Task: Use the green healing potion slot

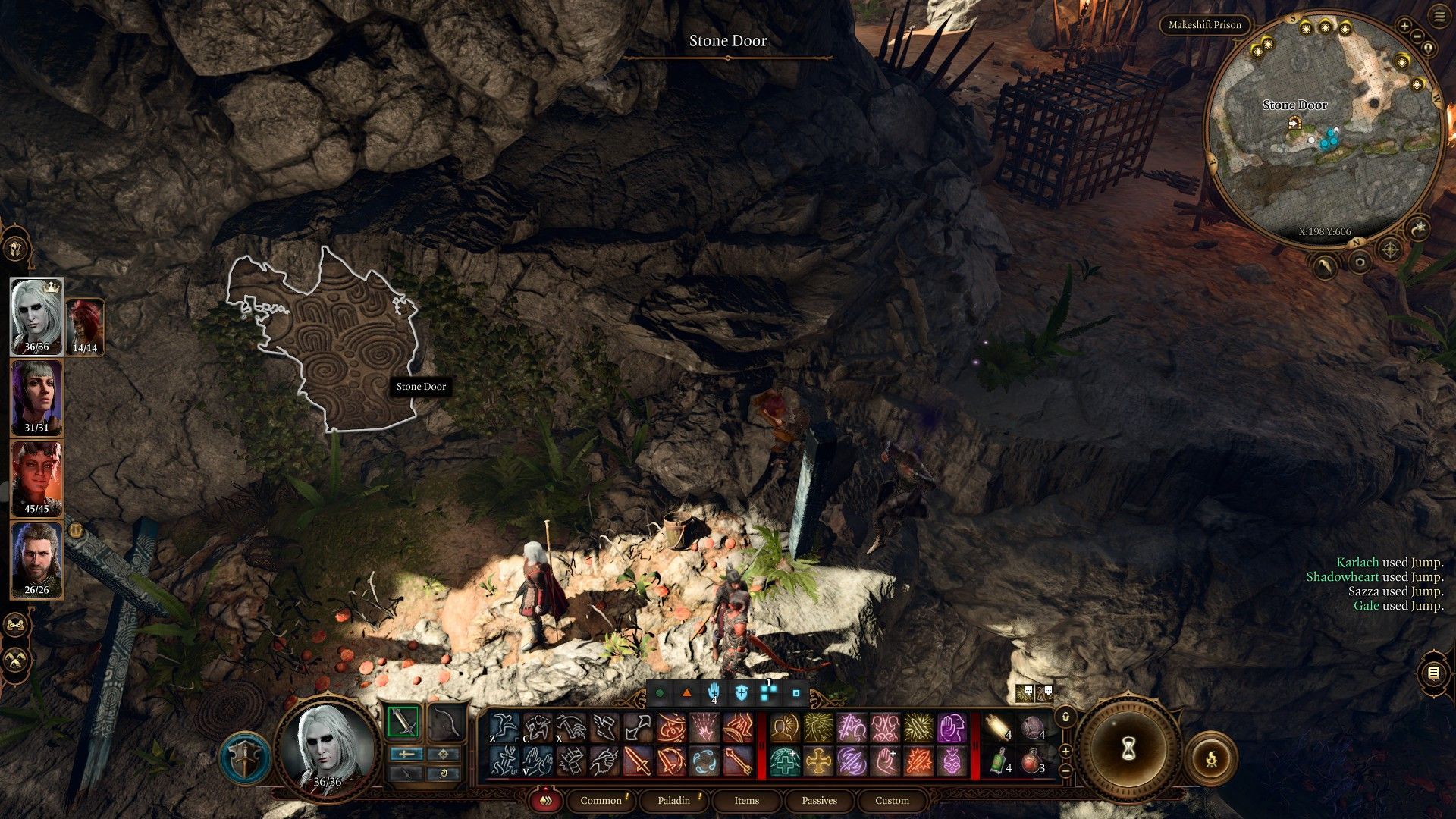Action: click(1000, 761)
